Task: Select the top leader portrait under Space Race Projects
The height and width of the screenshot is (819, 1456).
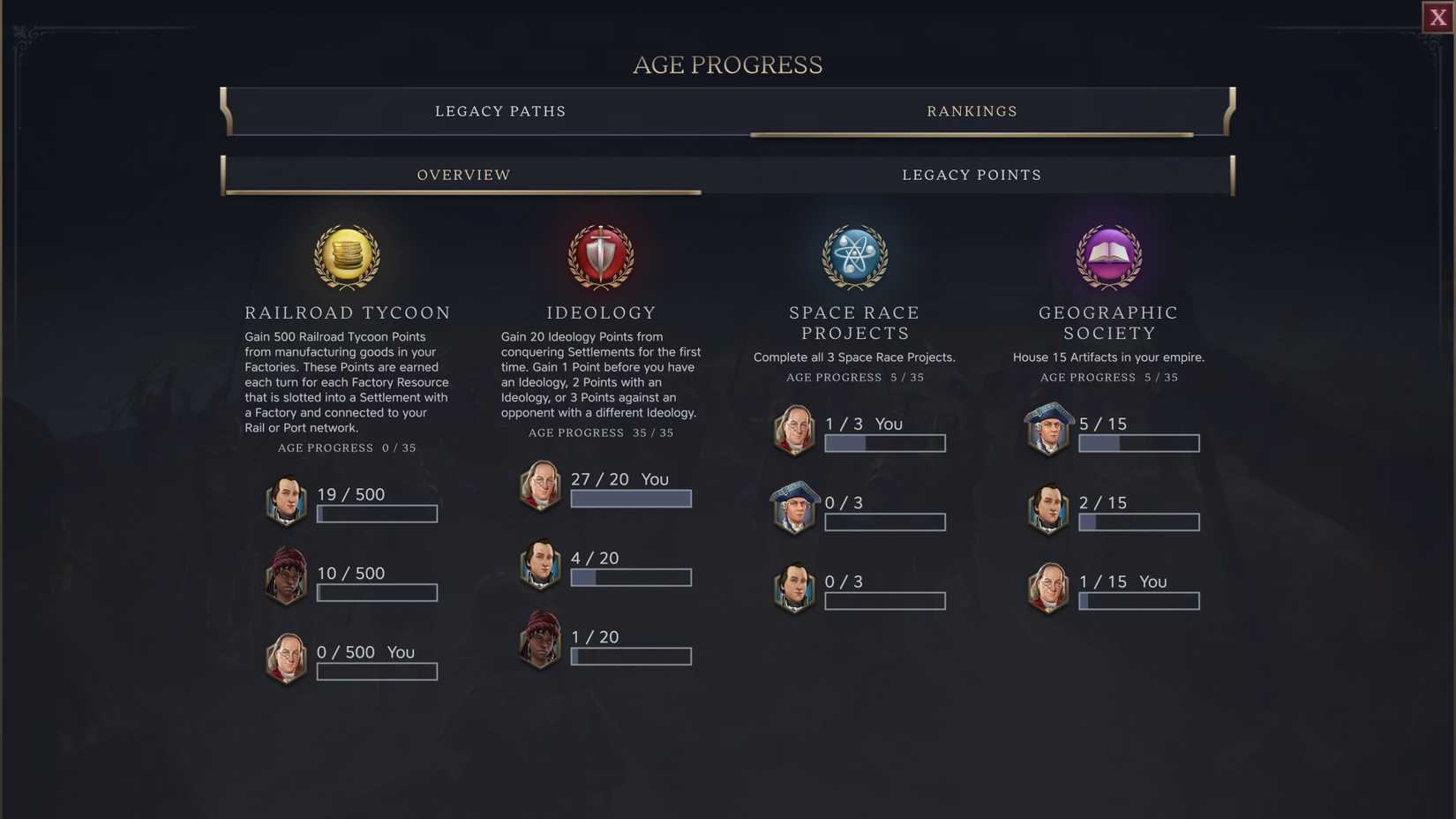Action: (x=793, y=431)
